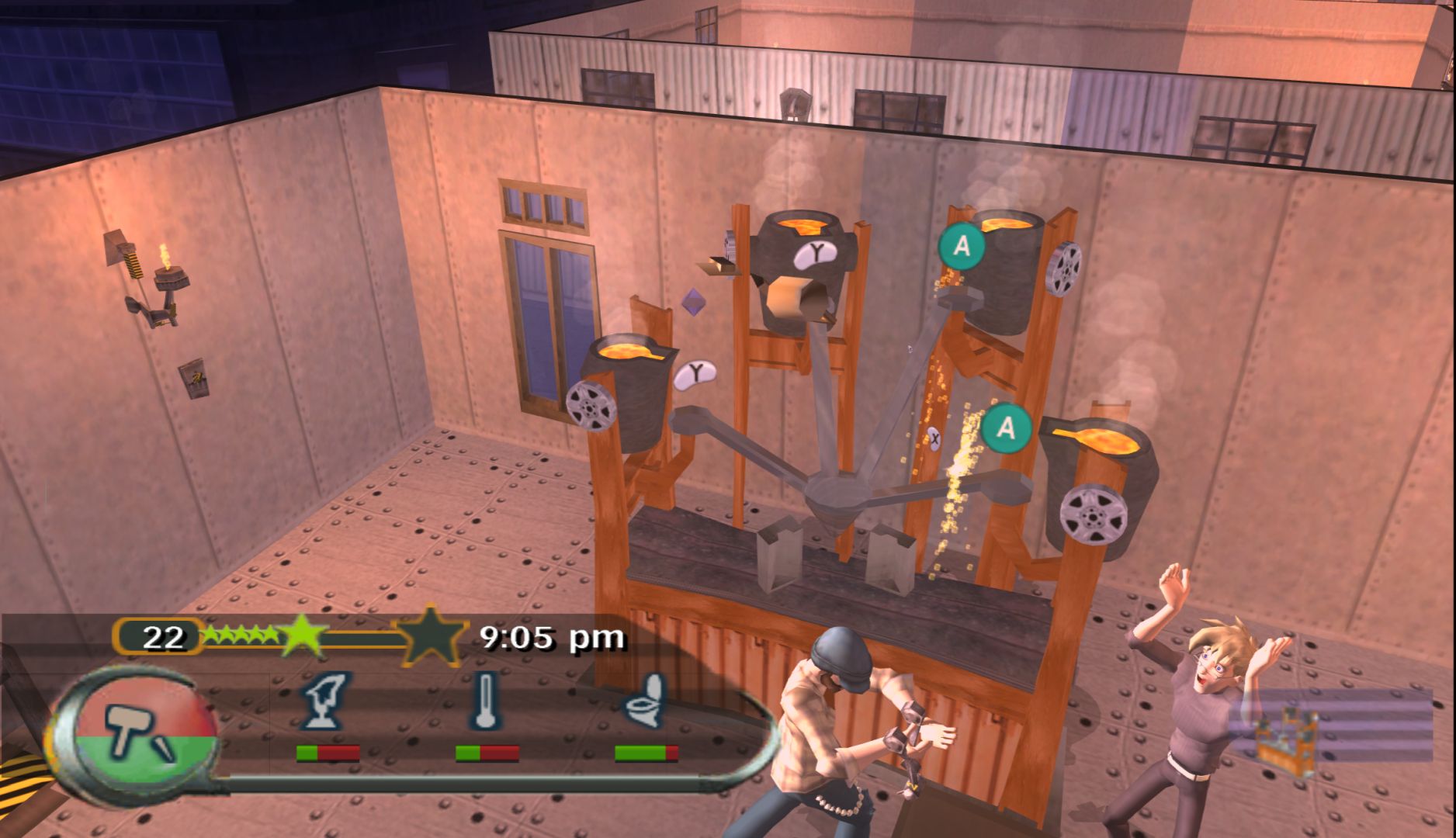Choose the thermometer motive icon
Viewport: 1456px width, 838px height.
click(485, 702)
